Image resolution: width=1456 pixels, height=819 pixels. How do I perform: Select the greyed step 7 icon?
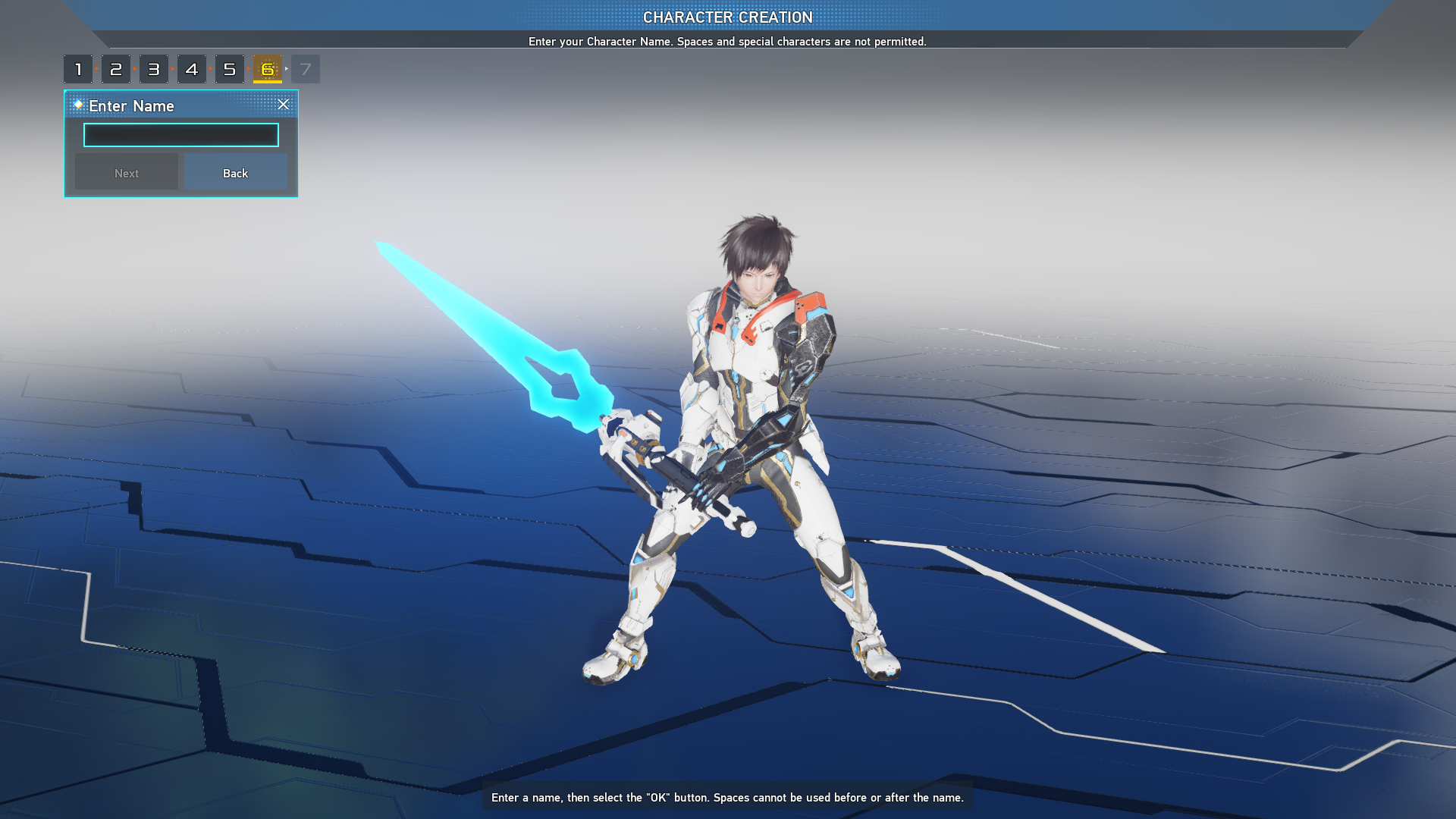click(305, 68)
